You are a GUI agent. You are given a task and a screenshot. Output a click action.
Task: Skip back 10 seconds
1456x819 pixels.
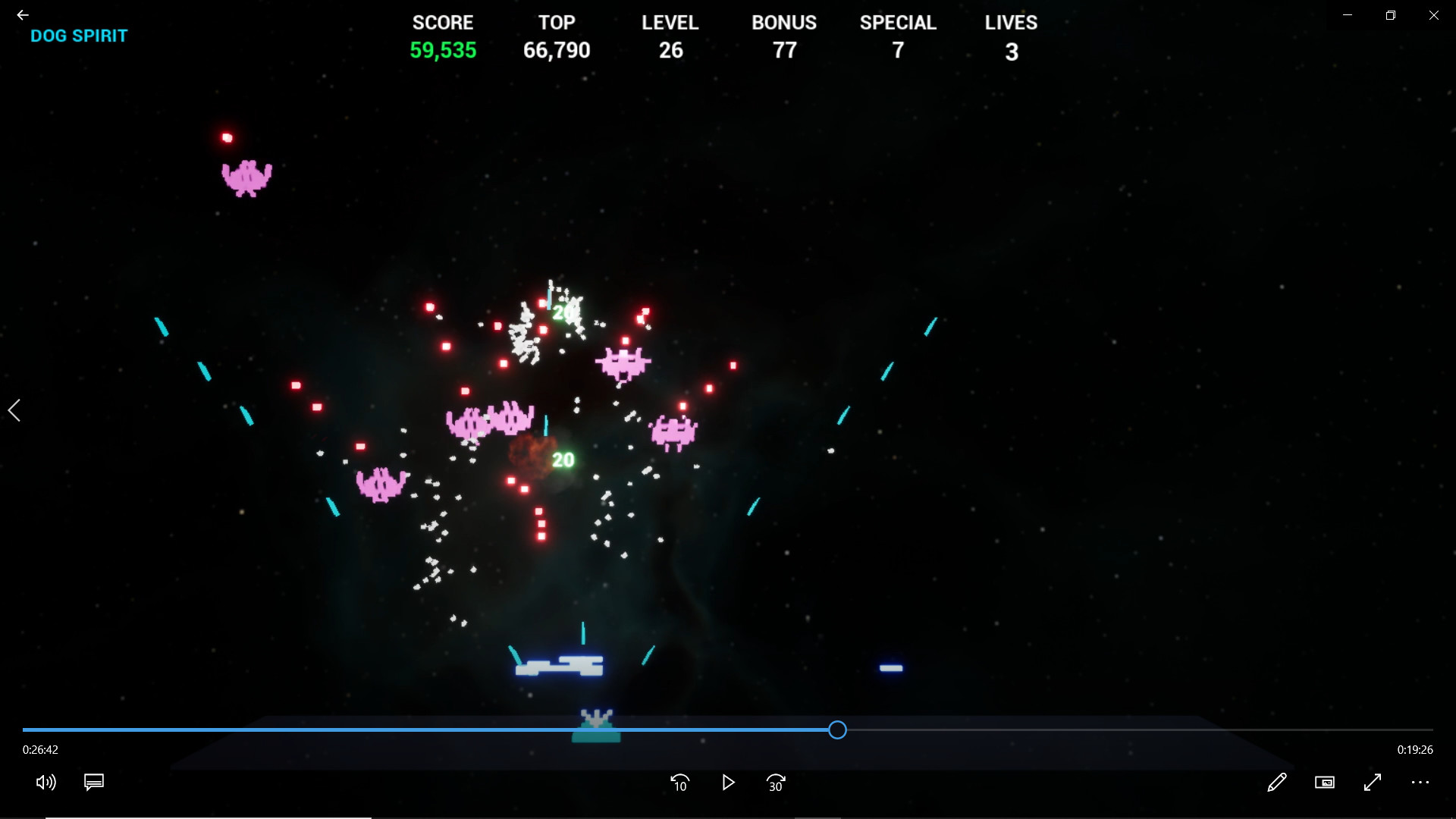pyautogui.click(x=680, y=783)
